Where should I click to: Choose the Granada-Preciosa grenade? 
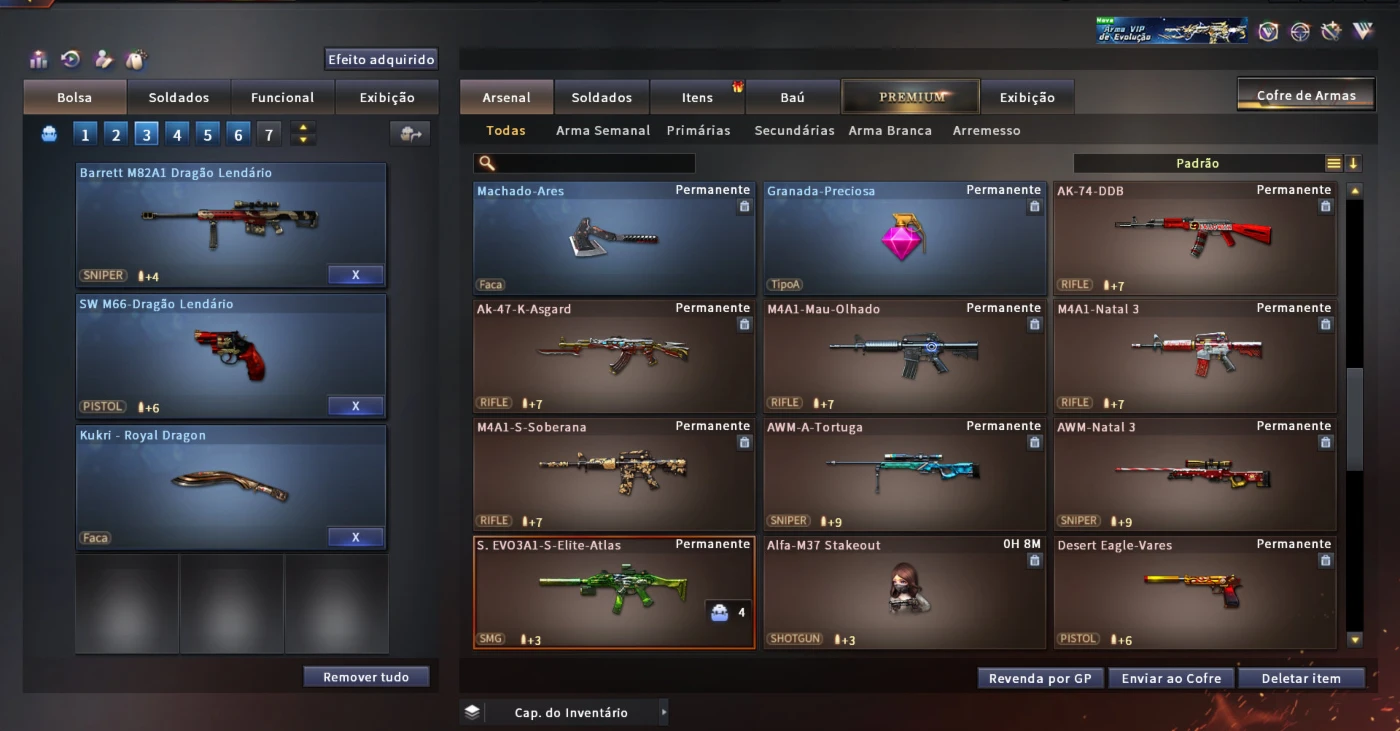click(904, 238)
